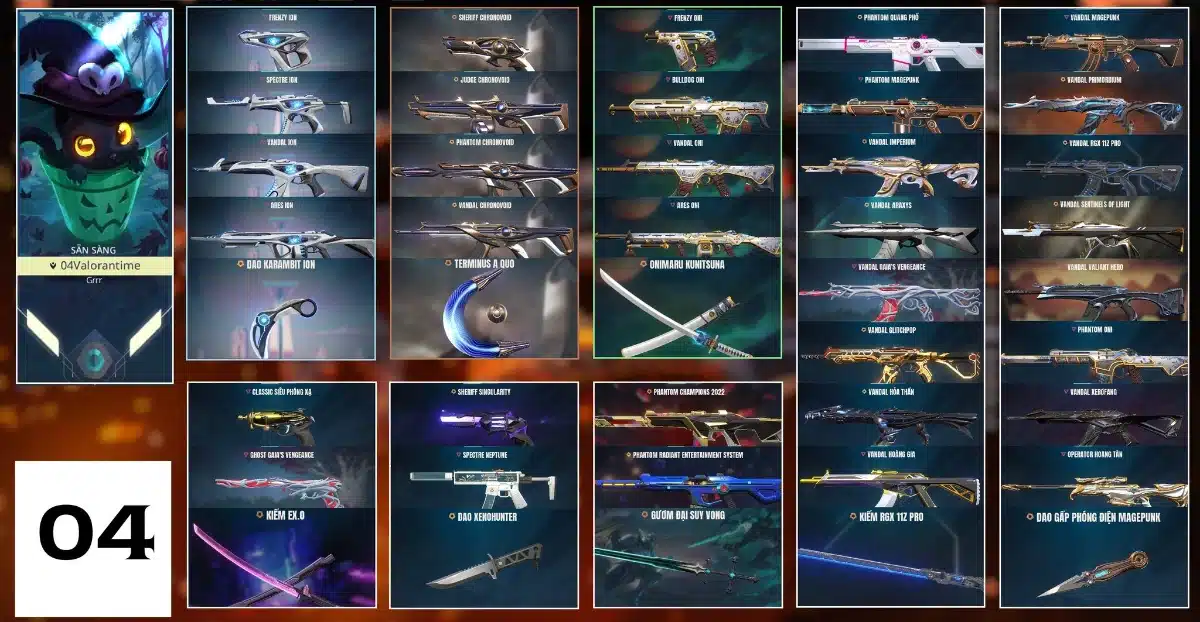Click the Vandal Glitchpop skin tile
1200x622 pixels.
[890, 354]
